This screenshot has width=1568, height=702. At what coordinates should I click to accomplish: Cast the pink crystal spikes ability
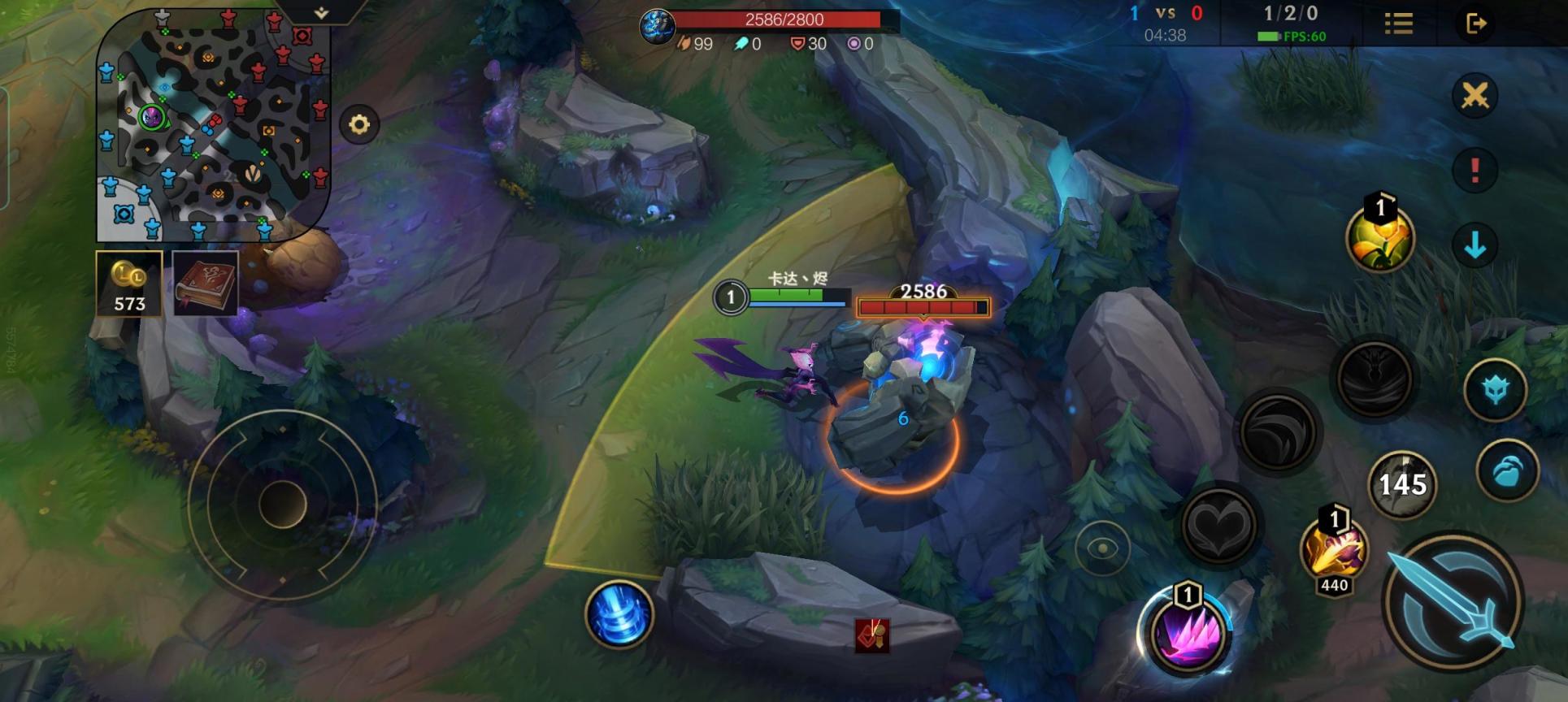[1188, 631]
